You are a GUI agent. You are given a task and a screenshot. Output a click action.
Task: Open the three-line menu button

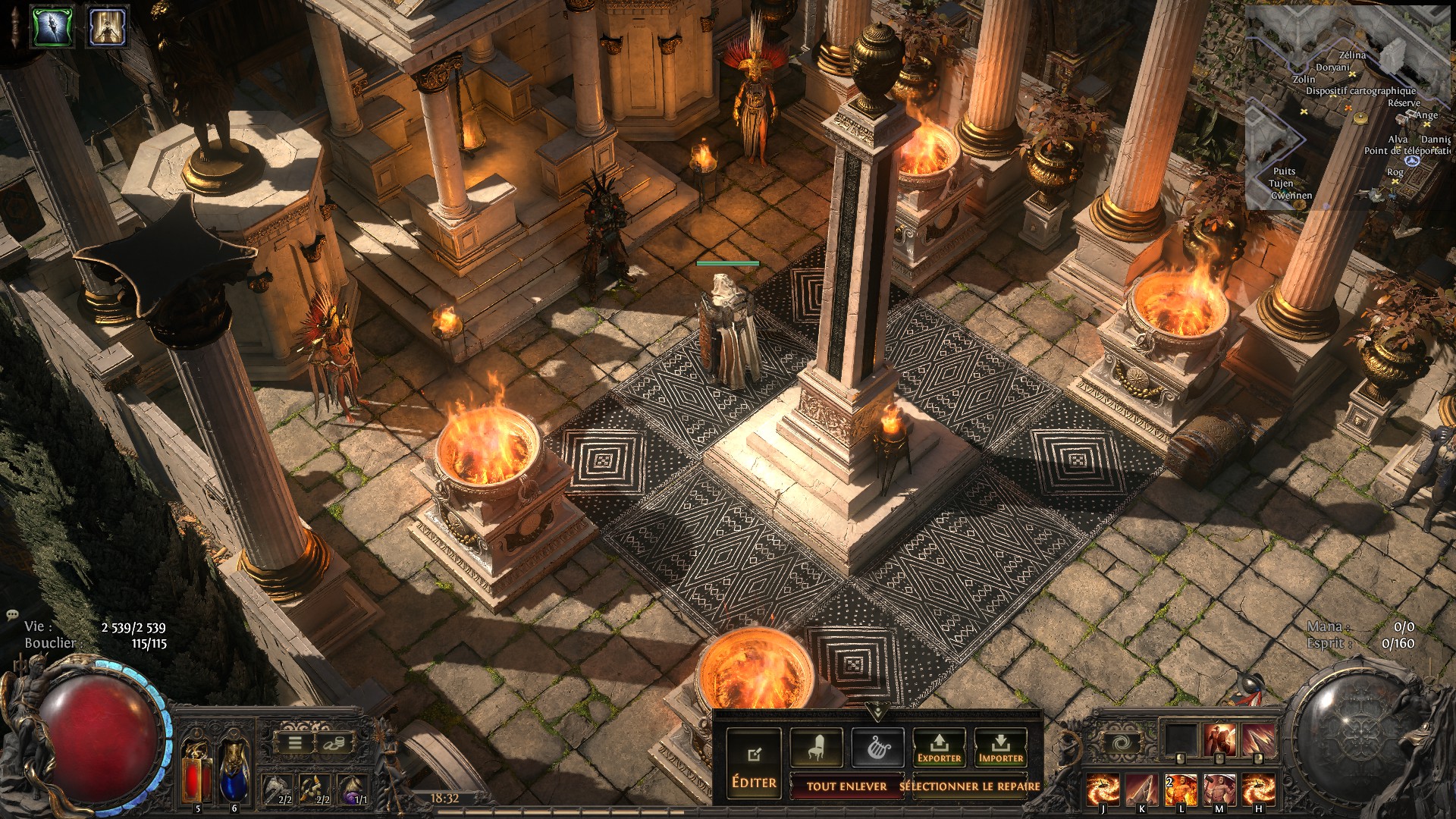pos(296,744)
